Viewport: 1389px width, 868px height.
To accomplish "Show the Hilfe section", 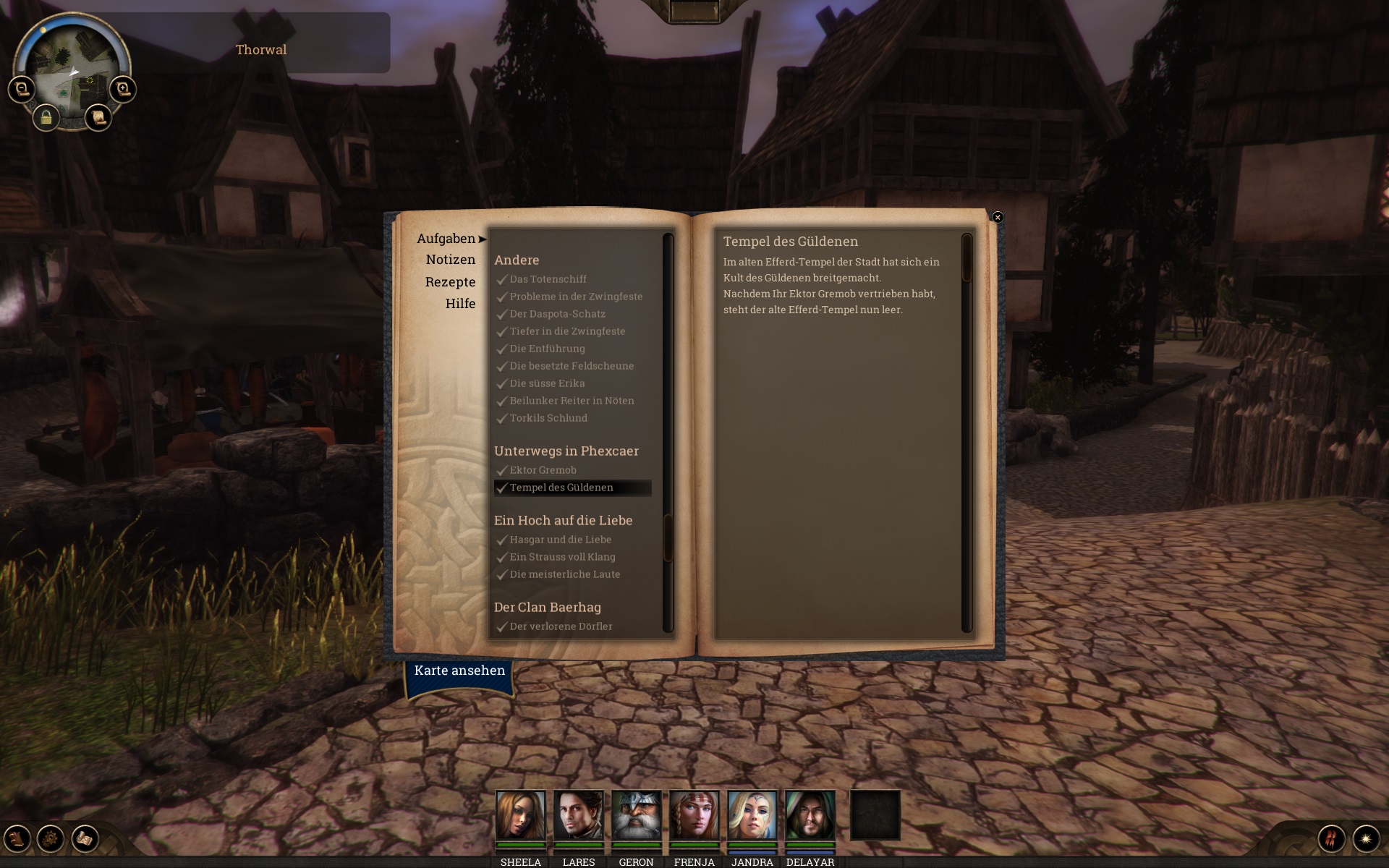I will pos(460,304).
